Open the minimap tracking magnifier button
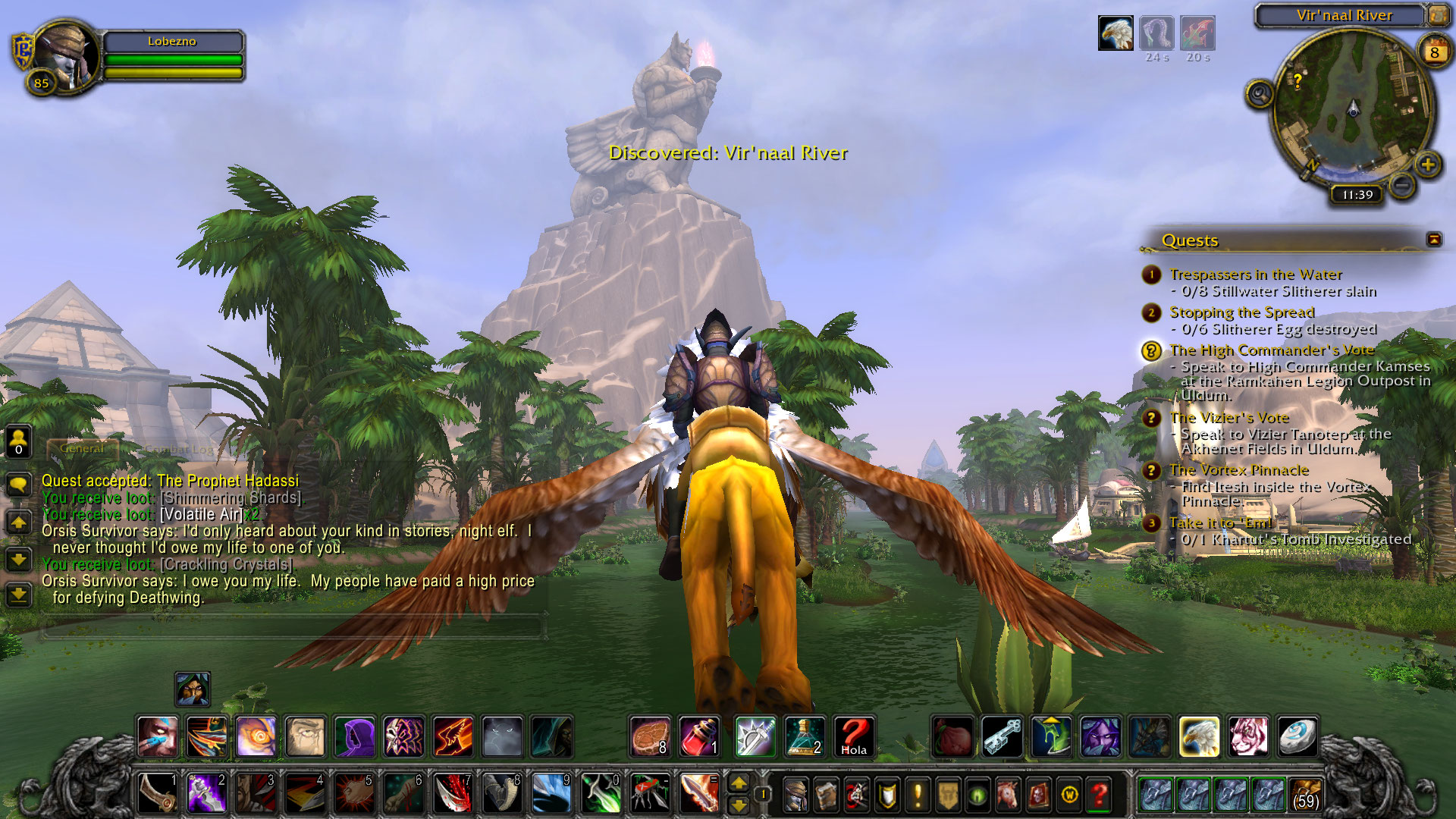1456x819 pixels. tap(1260, 94)
